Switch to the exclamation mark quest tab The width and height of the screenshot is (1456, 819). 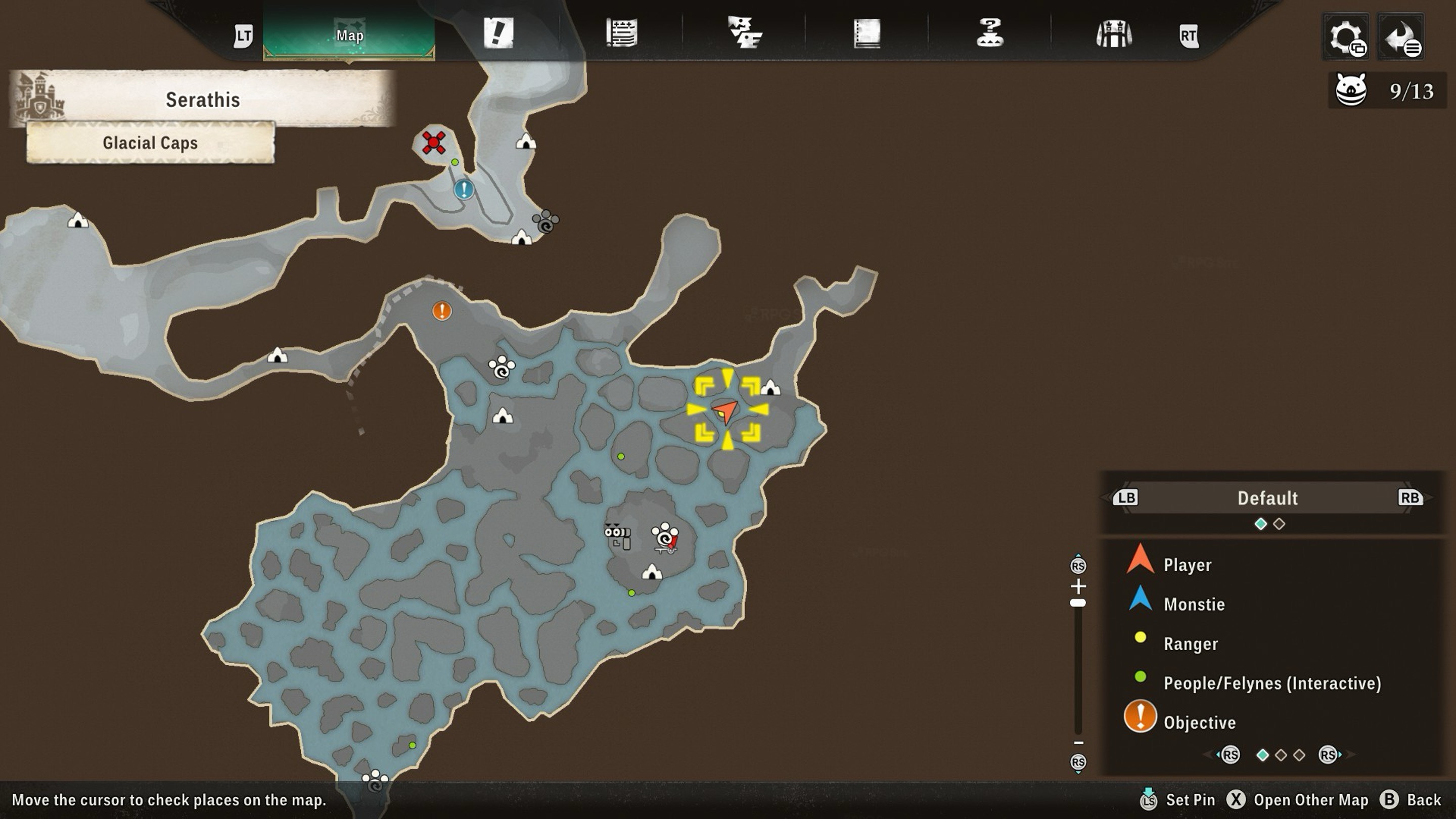[498, 33]
